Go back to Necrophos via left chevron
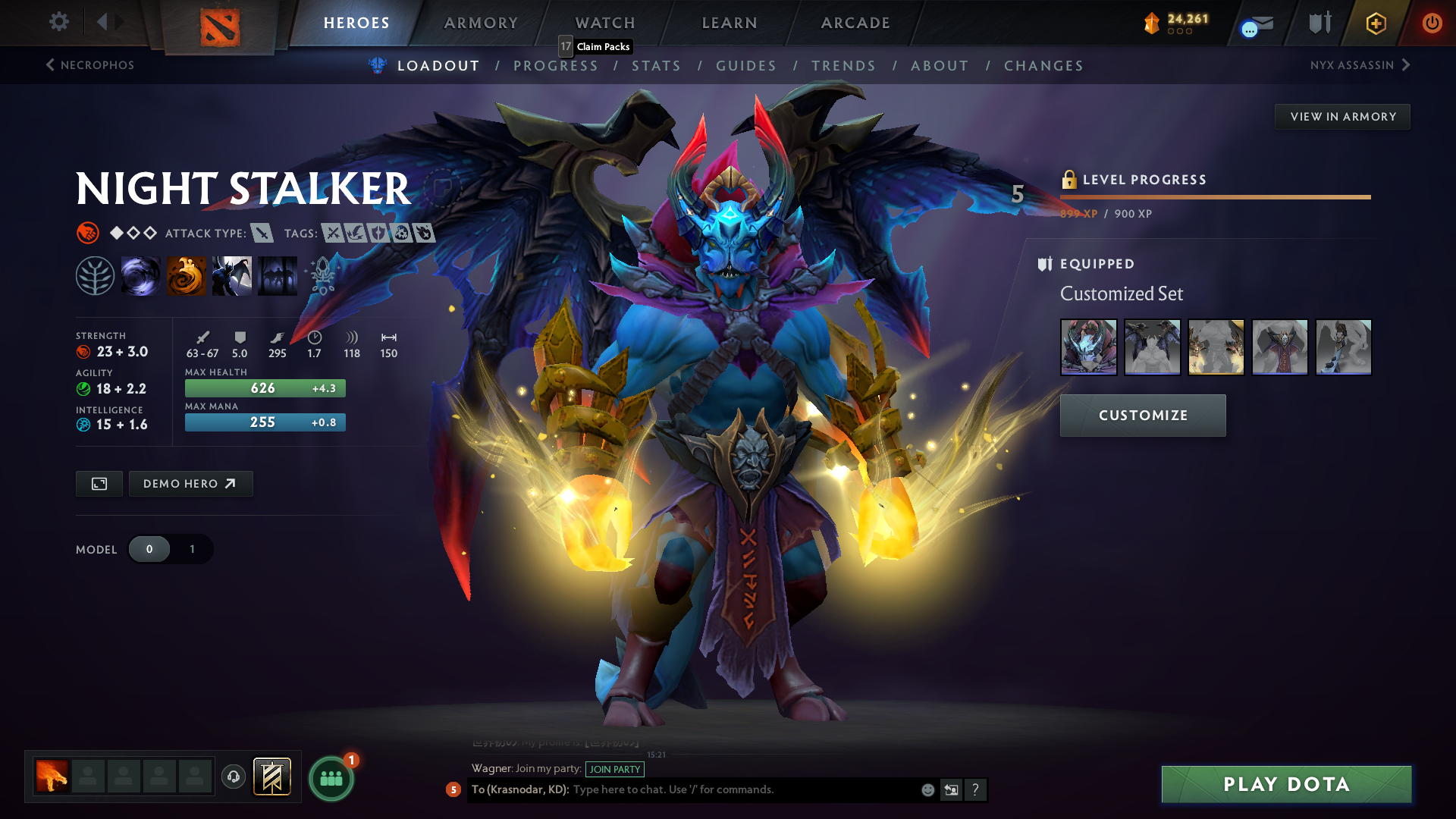 [49, 65]
